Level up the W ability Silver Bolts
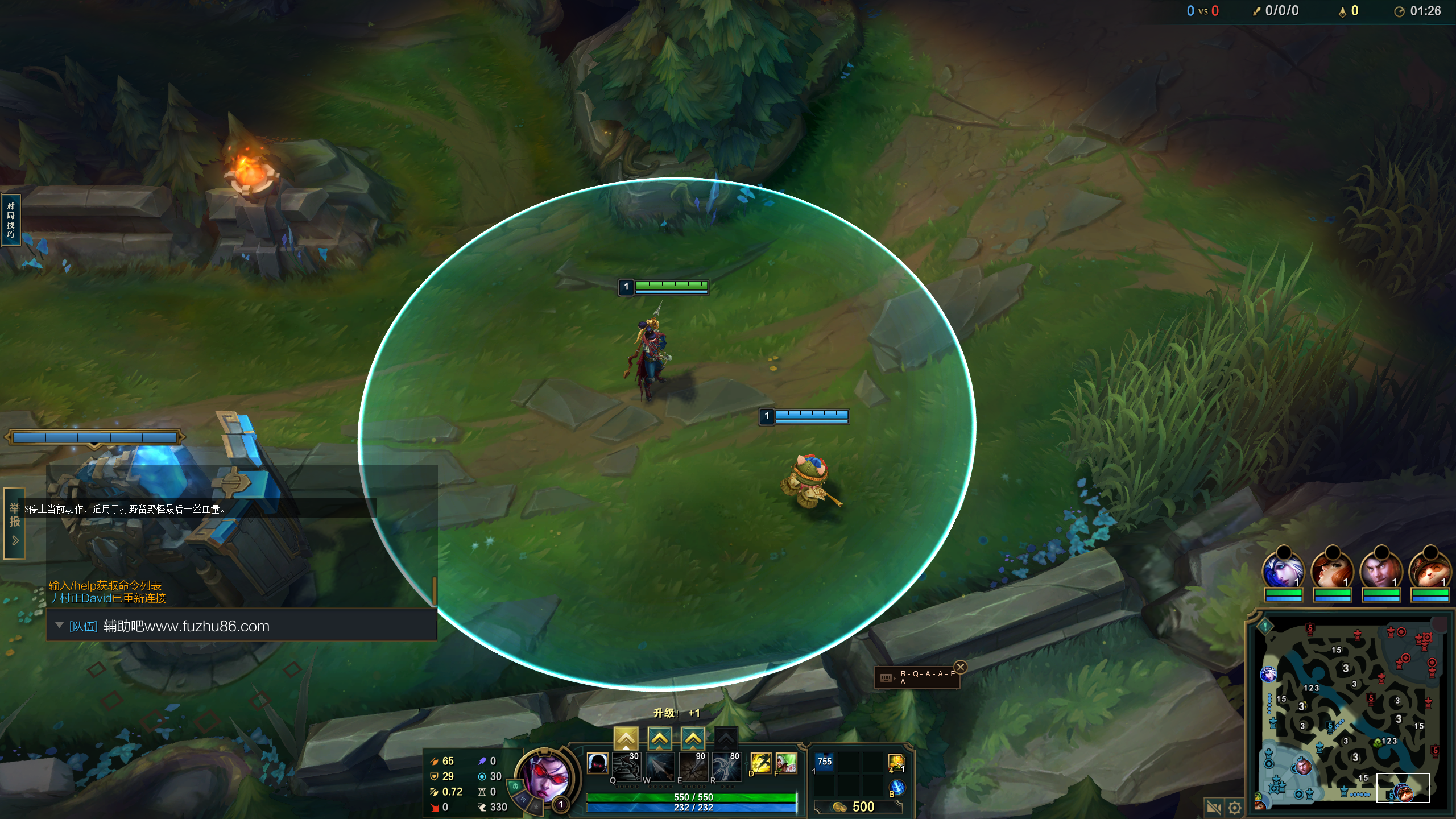1456x819 pixels. pos(659,738)
